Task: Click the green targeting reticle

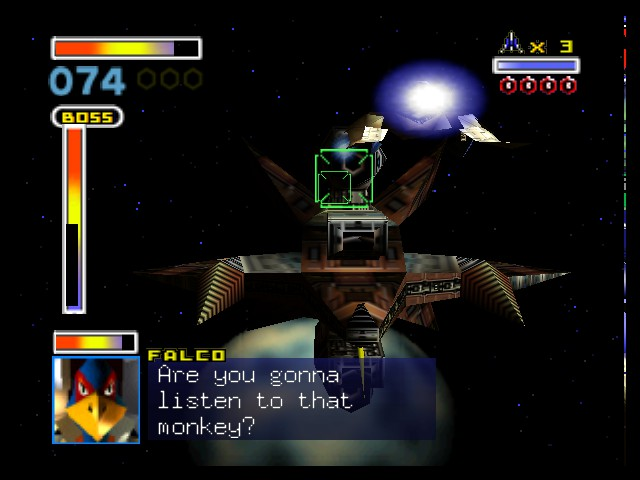Action: [343, 180]
